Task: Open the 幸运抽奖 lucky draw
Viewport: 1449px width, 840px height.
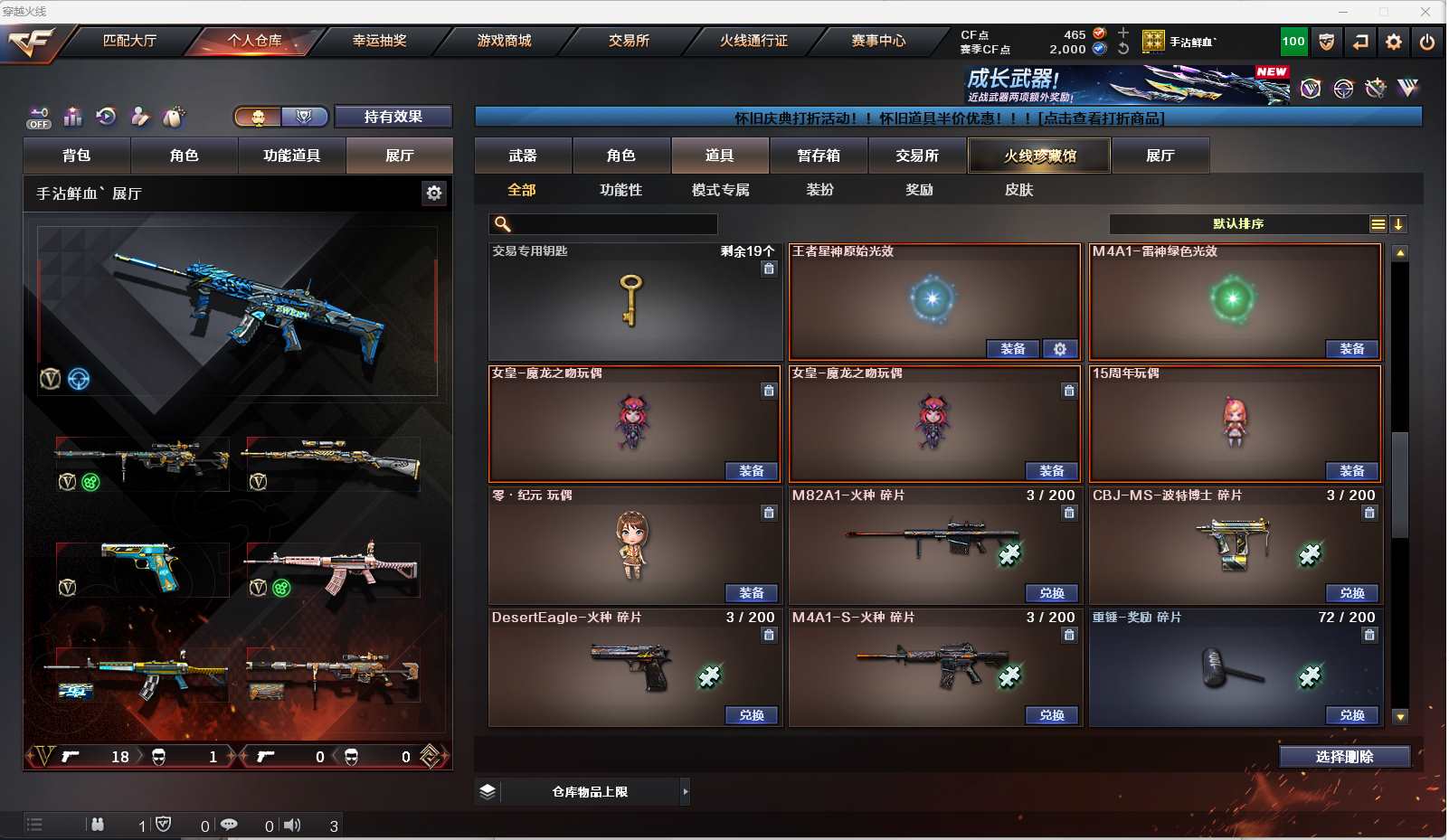Action: (379, 41)
